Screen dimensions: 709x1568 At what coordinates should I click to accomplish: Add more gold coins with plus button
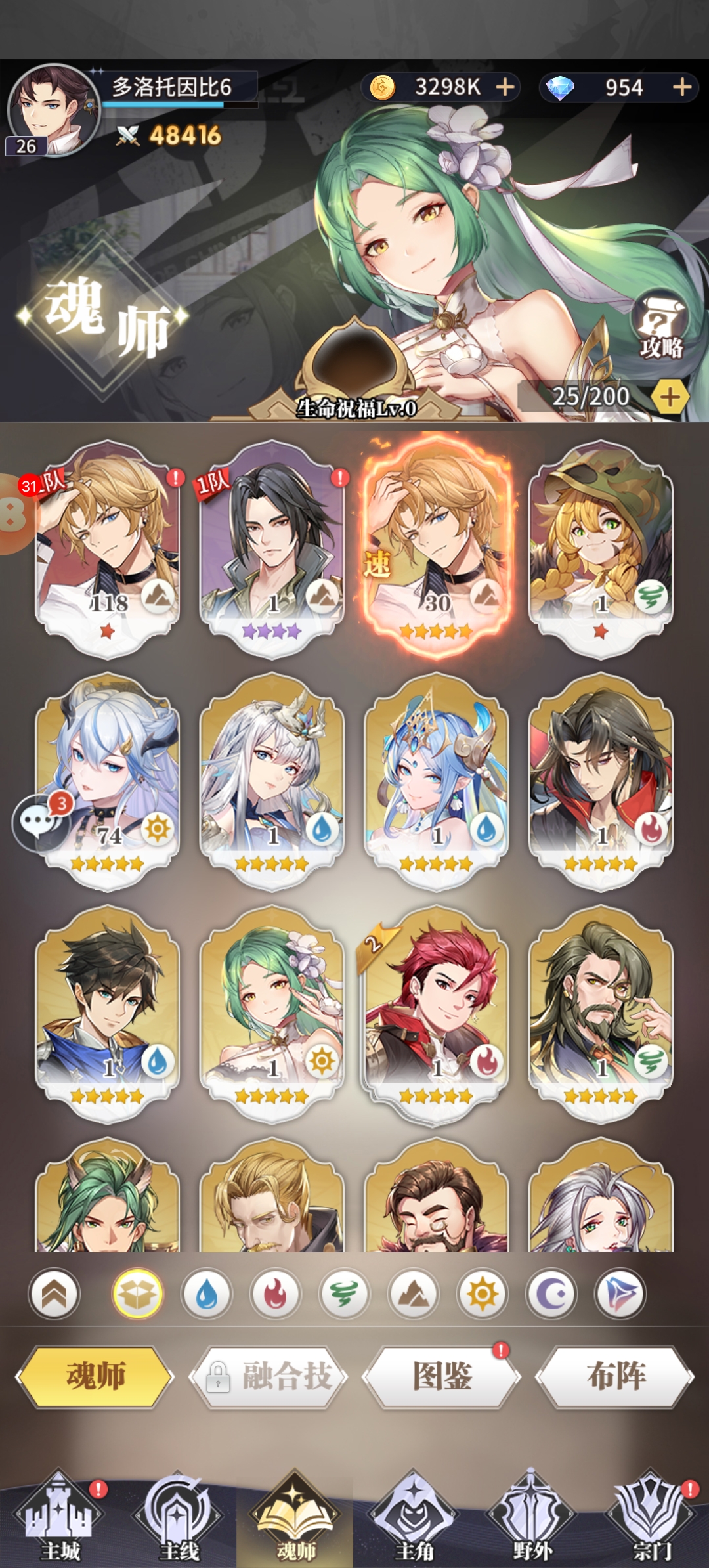(x=505, y=87)
